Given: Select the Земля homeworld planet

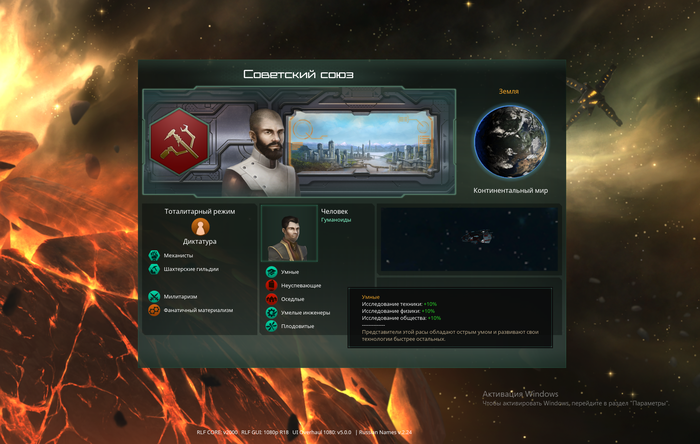Looking at the screenshot, I should 516,142.
